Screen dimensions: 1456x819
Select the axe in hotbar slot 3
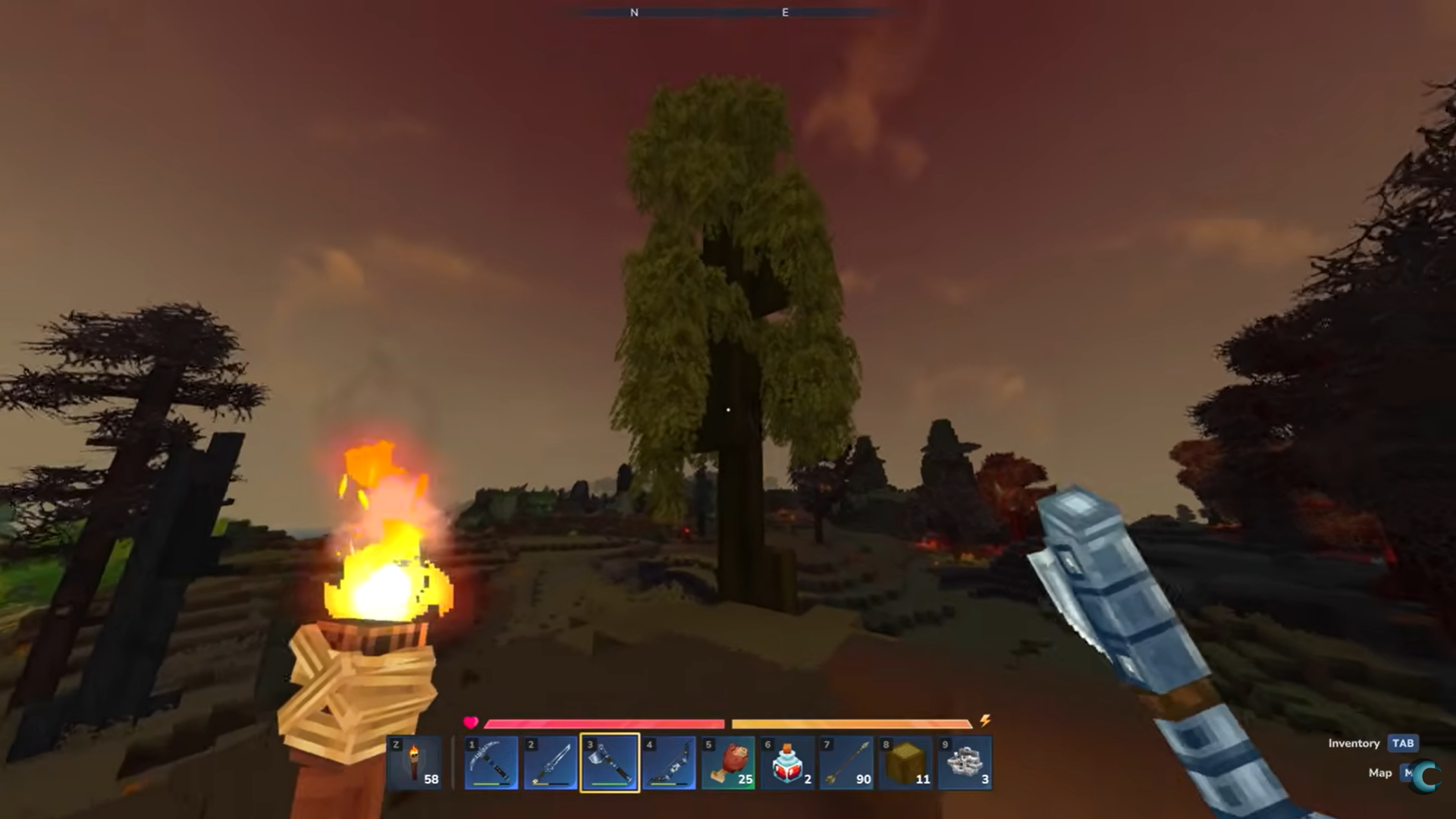point(610,764)
